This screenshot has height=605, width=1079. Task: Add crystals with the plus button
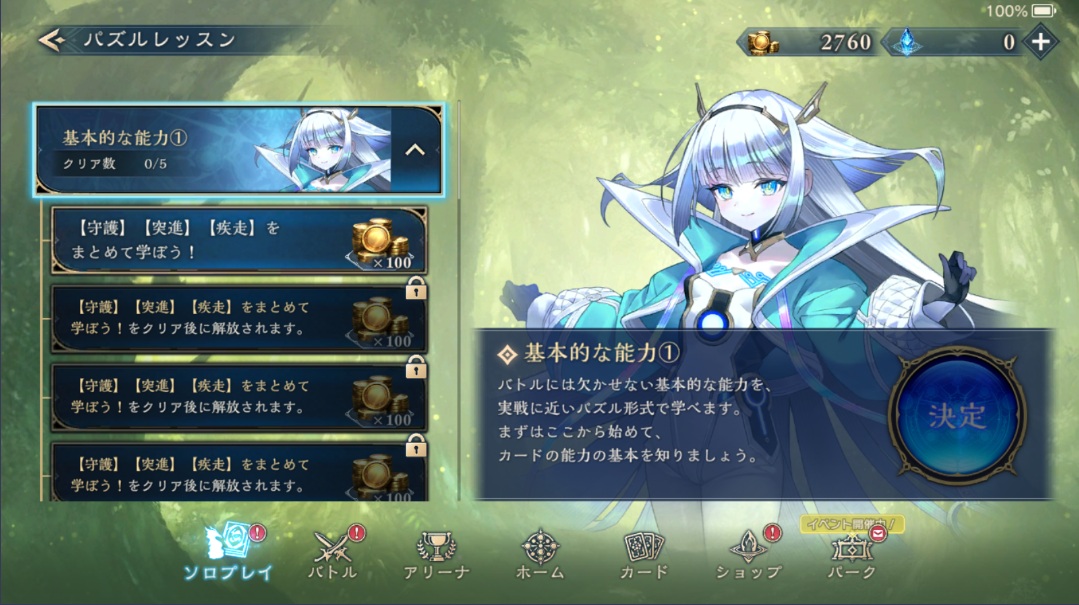tap(1041, 42)
